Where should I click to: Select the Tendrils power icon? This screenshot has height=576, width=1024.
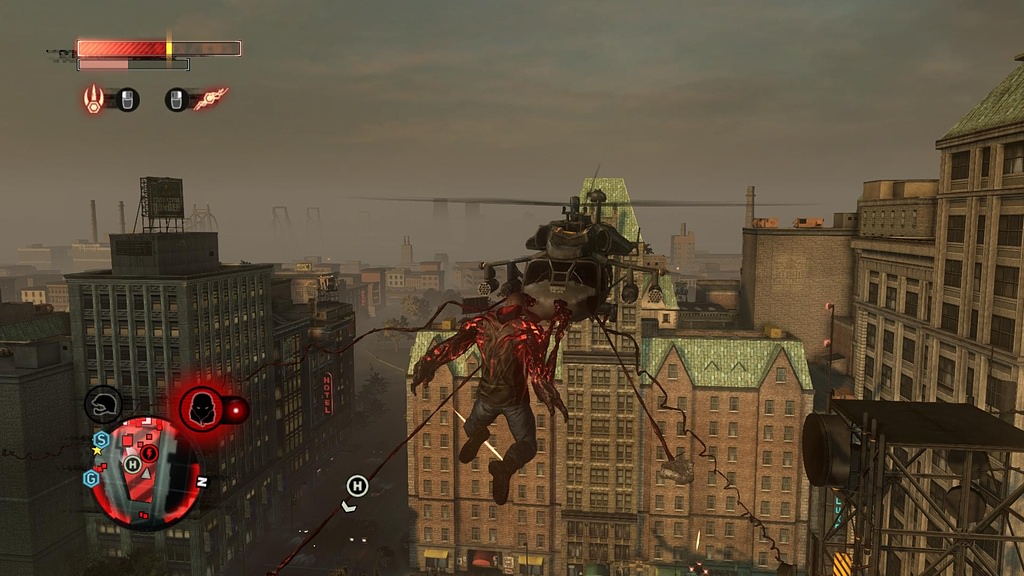click(210, 99)
